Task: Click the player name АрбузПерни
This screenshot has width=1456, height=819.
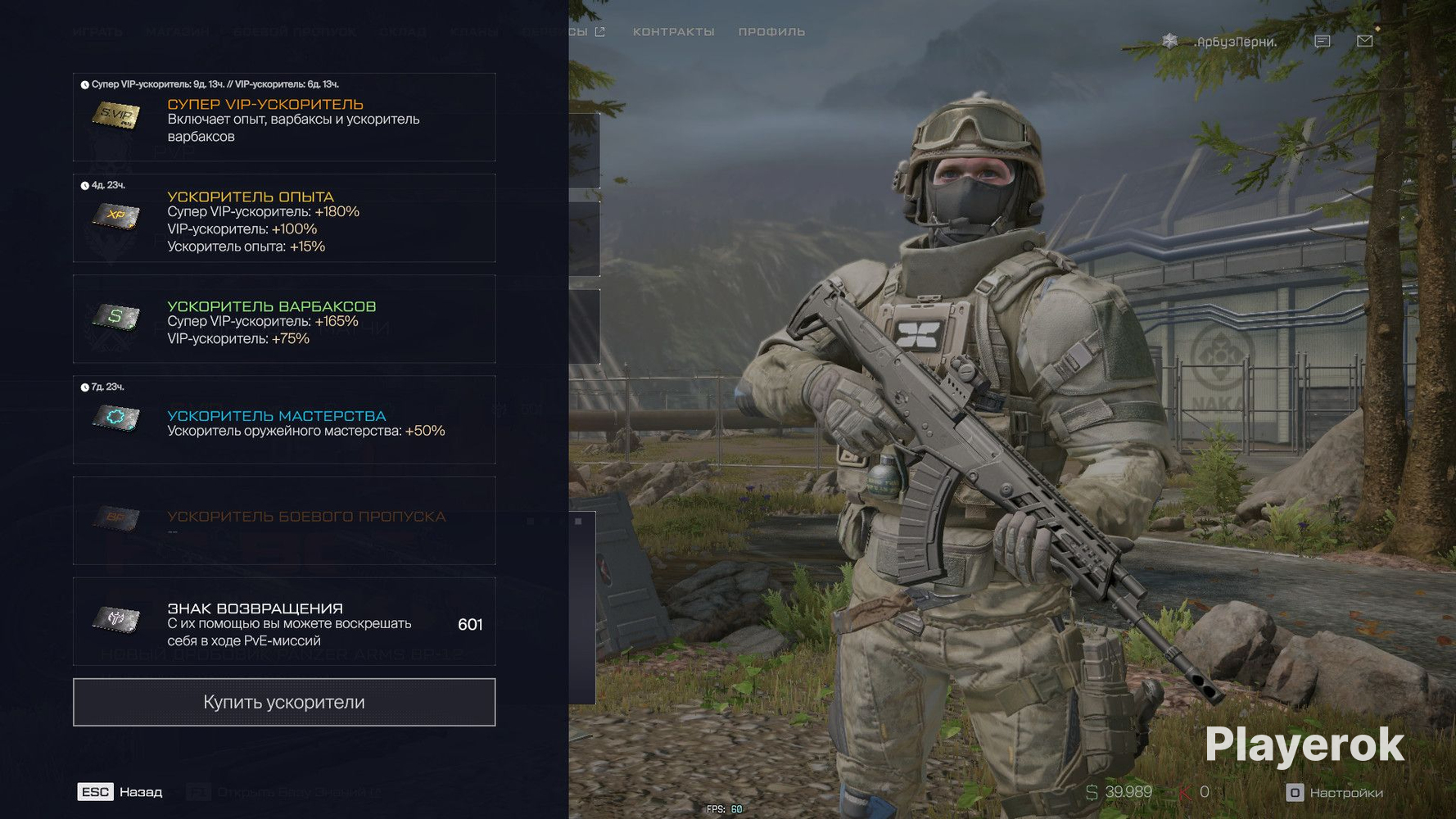Action: click(1236, 42)
